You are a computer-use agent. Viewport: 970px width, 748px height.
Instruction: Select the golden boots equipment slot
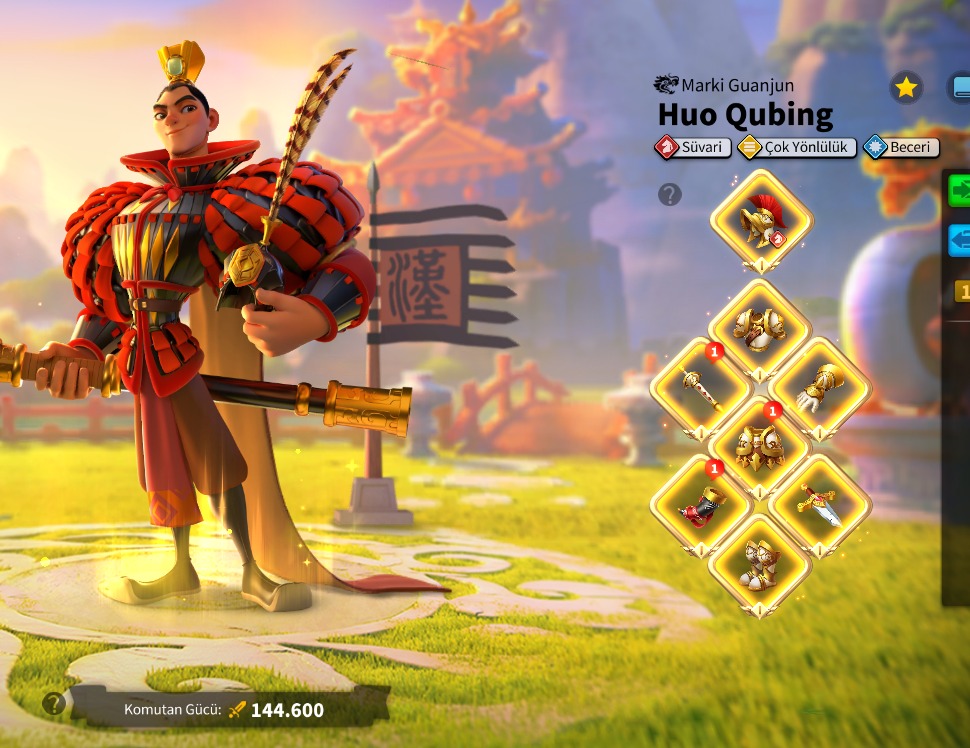click(759, 564)
